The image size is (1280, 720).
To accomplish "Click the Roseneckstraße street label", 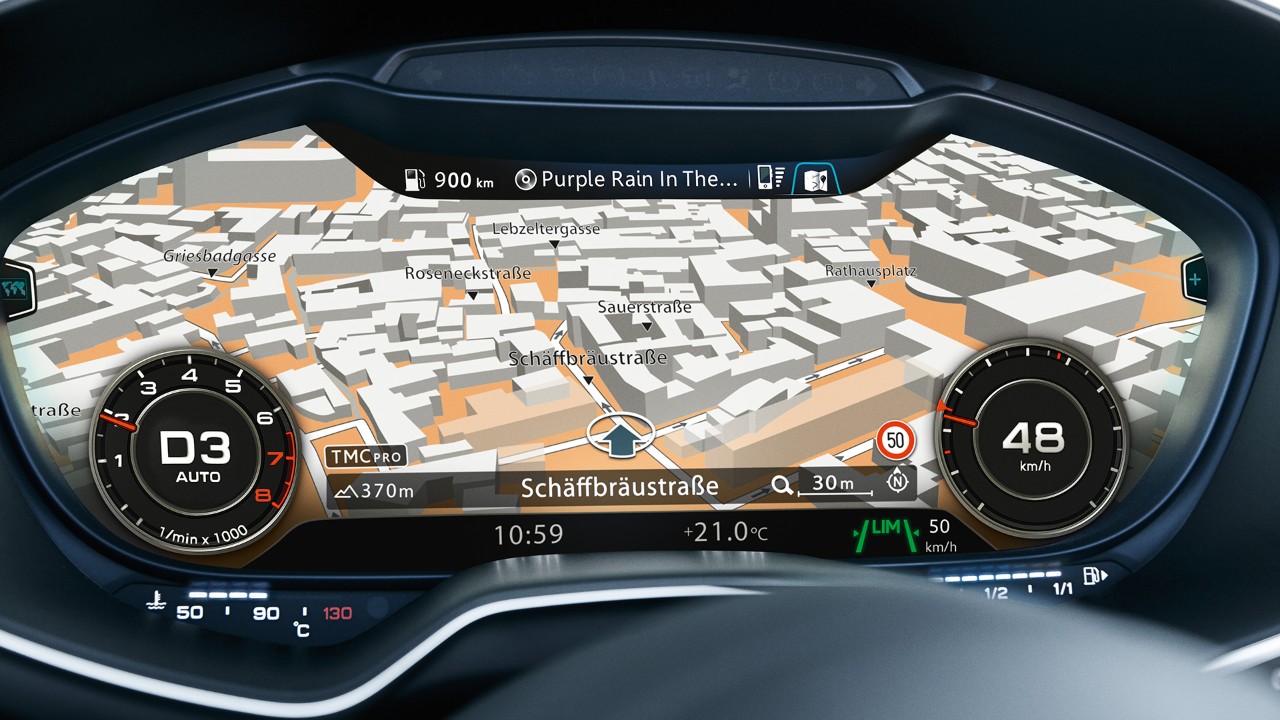I will [x=467, y=273].
